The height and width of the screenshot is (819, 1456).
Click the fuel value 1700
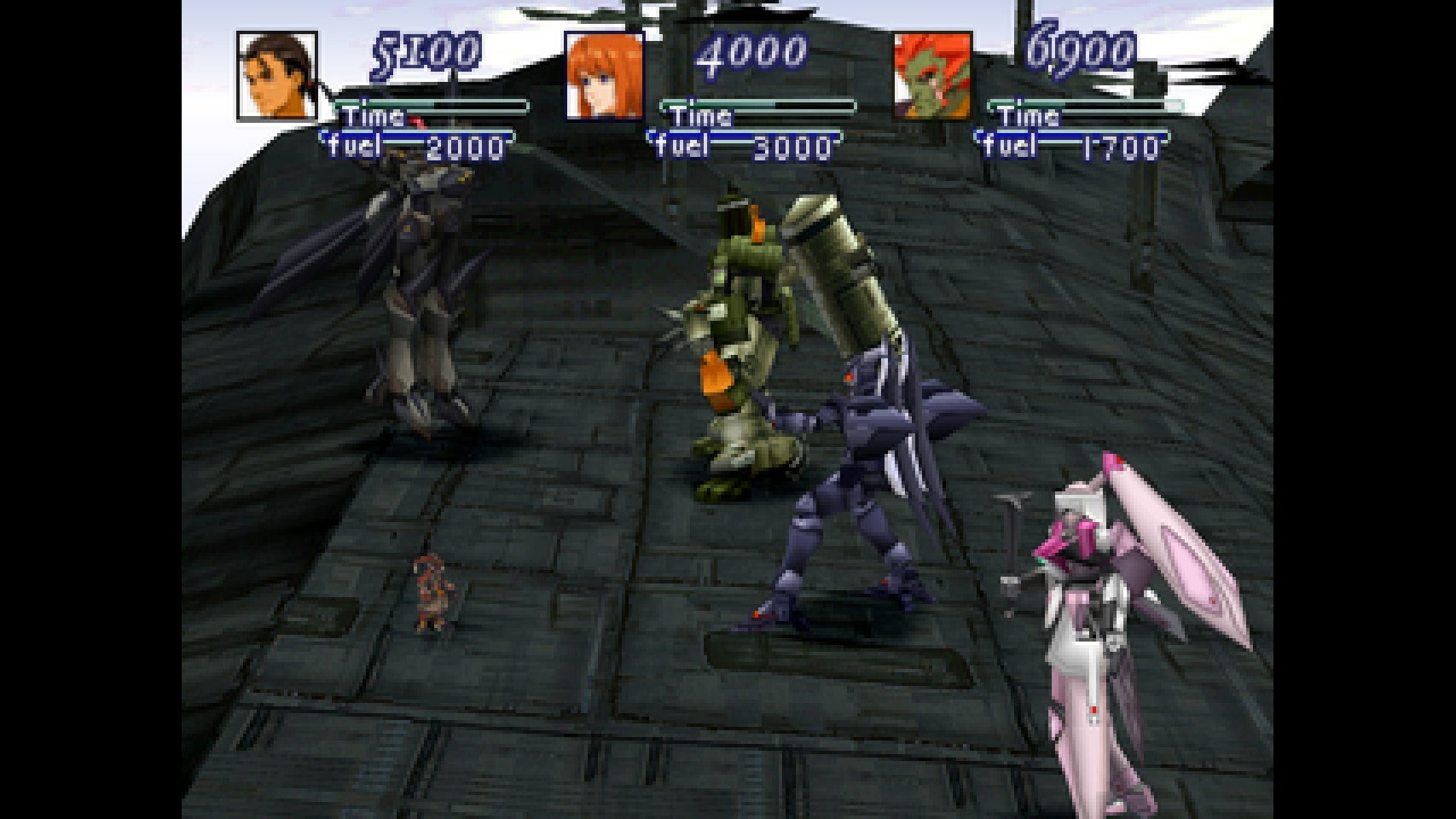pos(1120,147)
